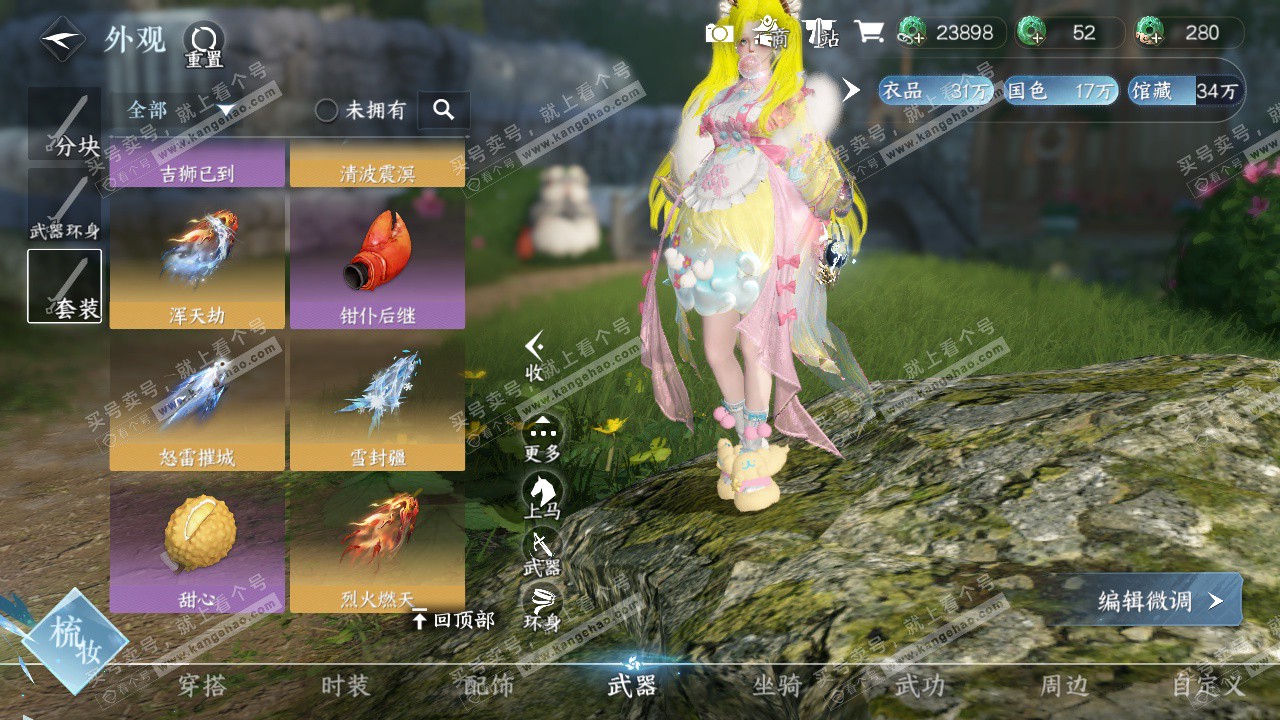Go back using the top-left arrow
Viewport: 1280px width, 720px height.
click(62, 40)
